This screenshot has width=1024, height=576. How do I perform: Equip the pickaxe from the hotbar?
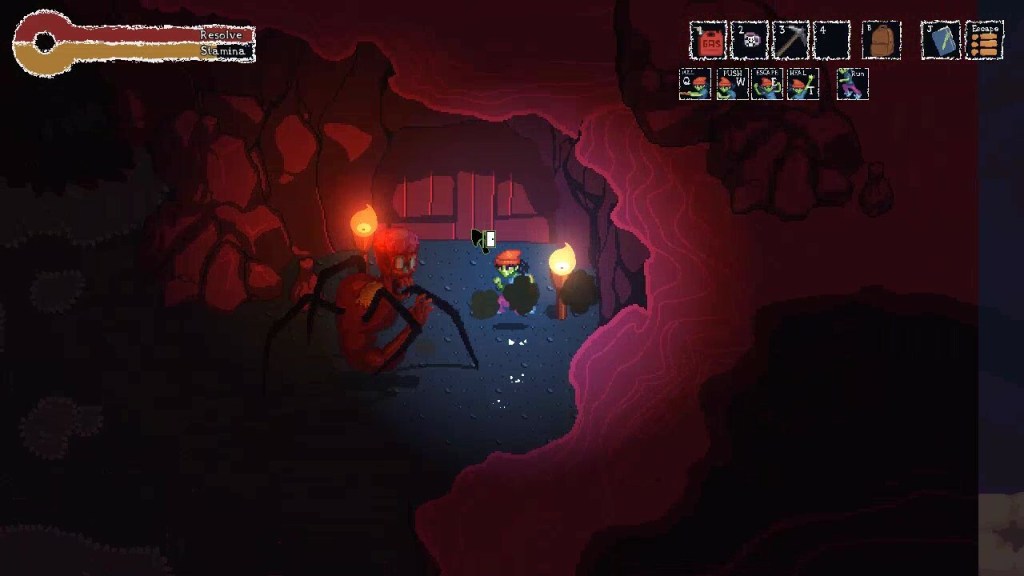[x=790, y=40]
